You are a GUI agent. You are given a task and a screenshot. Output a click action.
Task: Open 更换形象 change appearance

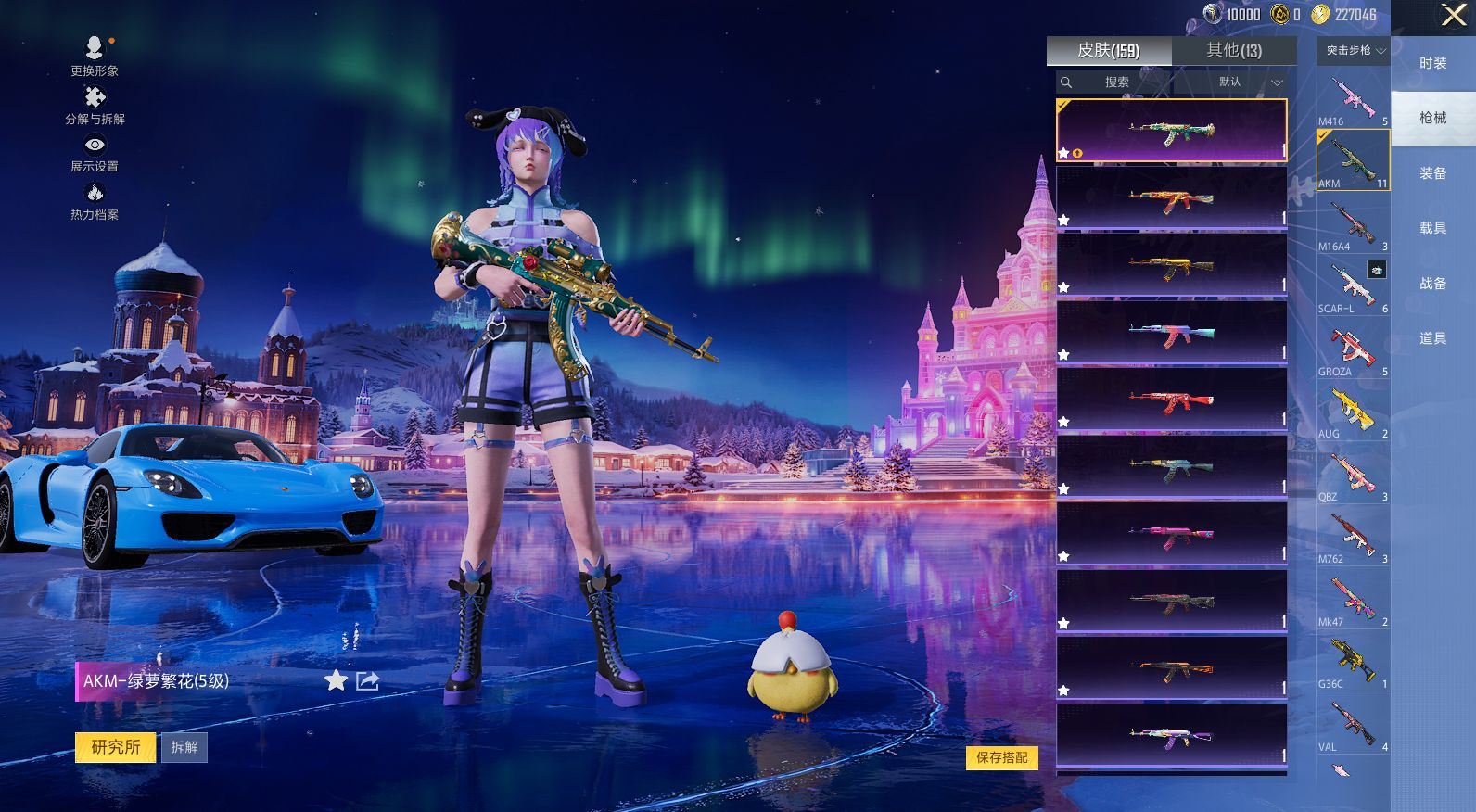pos(95,56)
